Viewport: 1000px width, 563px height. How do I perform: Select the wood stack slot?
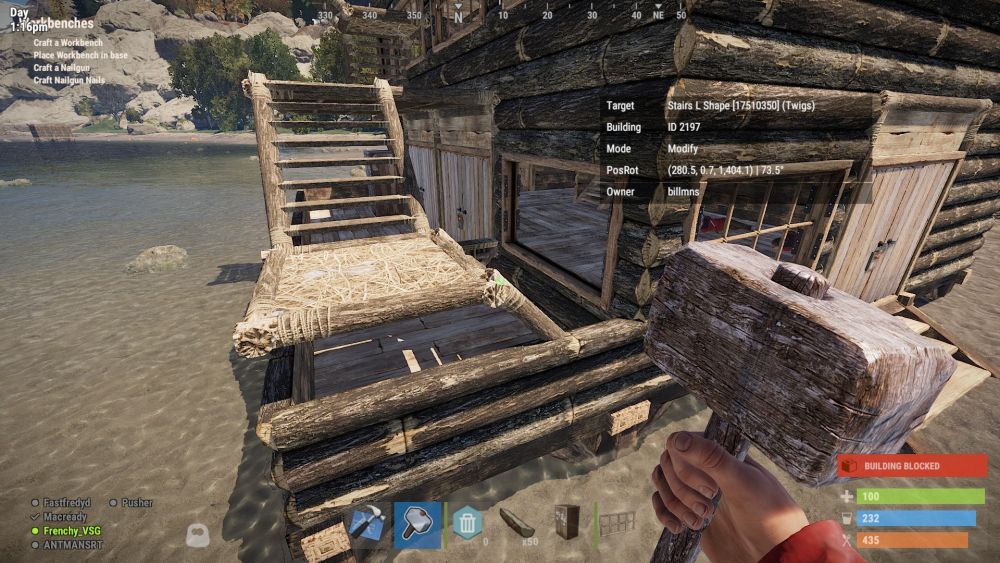click(517, 523)
